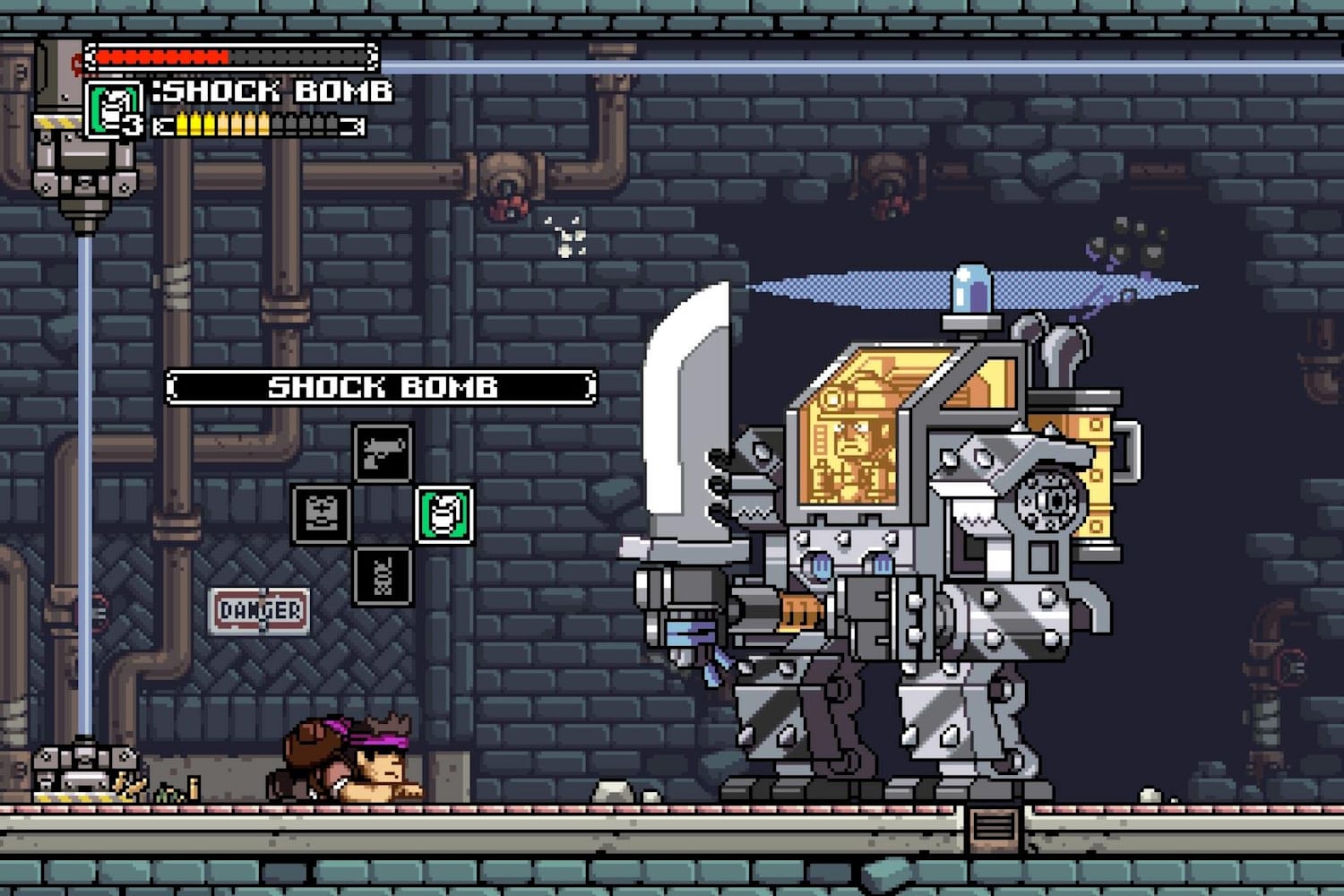This screenshot has width=1344, height=896.
Task: Toggle the empty center slot of the weapon wheel
Action: coord(384,513)
